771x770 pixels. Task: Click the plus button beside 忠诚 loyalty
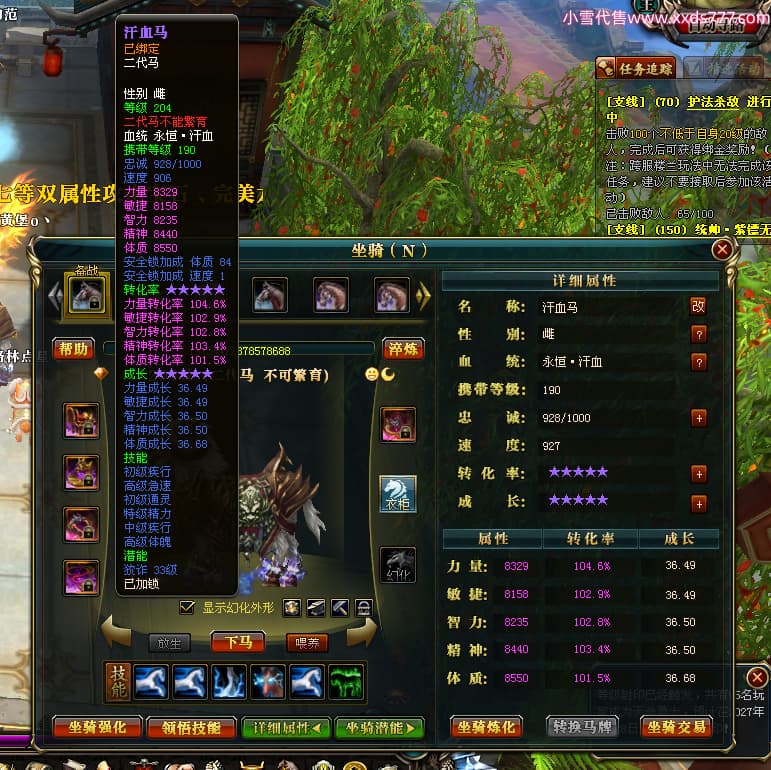(x=699, y=418)
